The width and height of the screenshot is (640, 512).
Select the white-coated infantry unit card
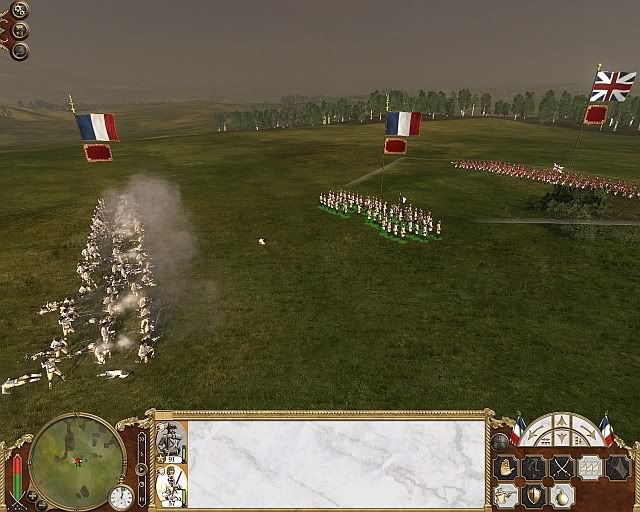168,485
